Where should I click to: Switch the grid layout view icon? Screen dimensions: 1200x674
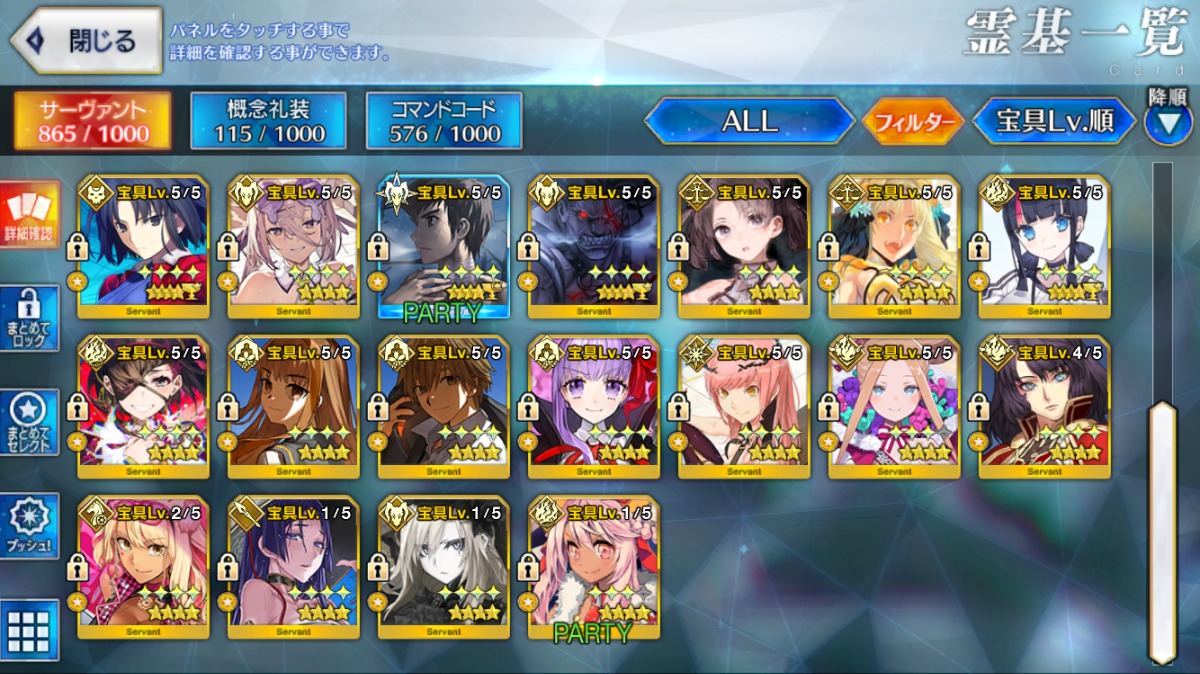30,628
